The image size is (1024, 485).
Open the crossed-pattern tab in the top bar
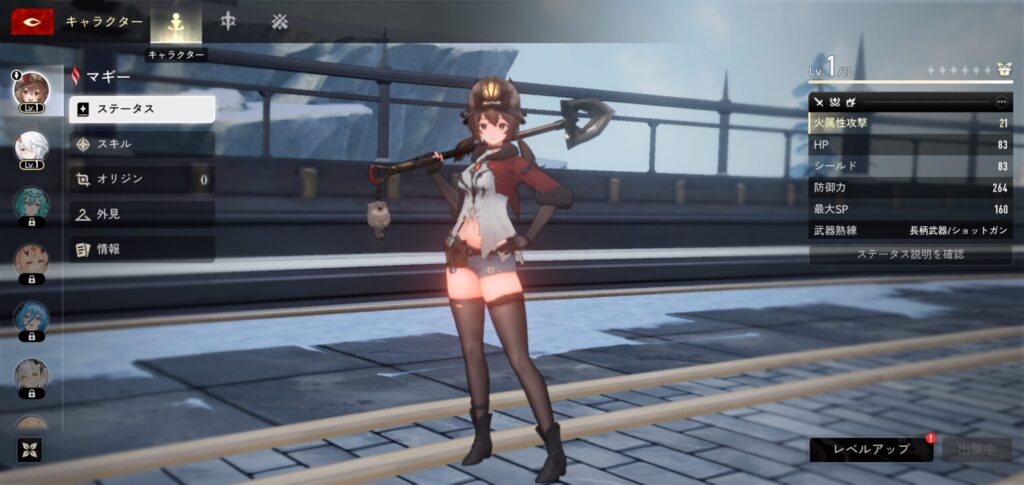click(x=279, y=21)
